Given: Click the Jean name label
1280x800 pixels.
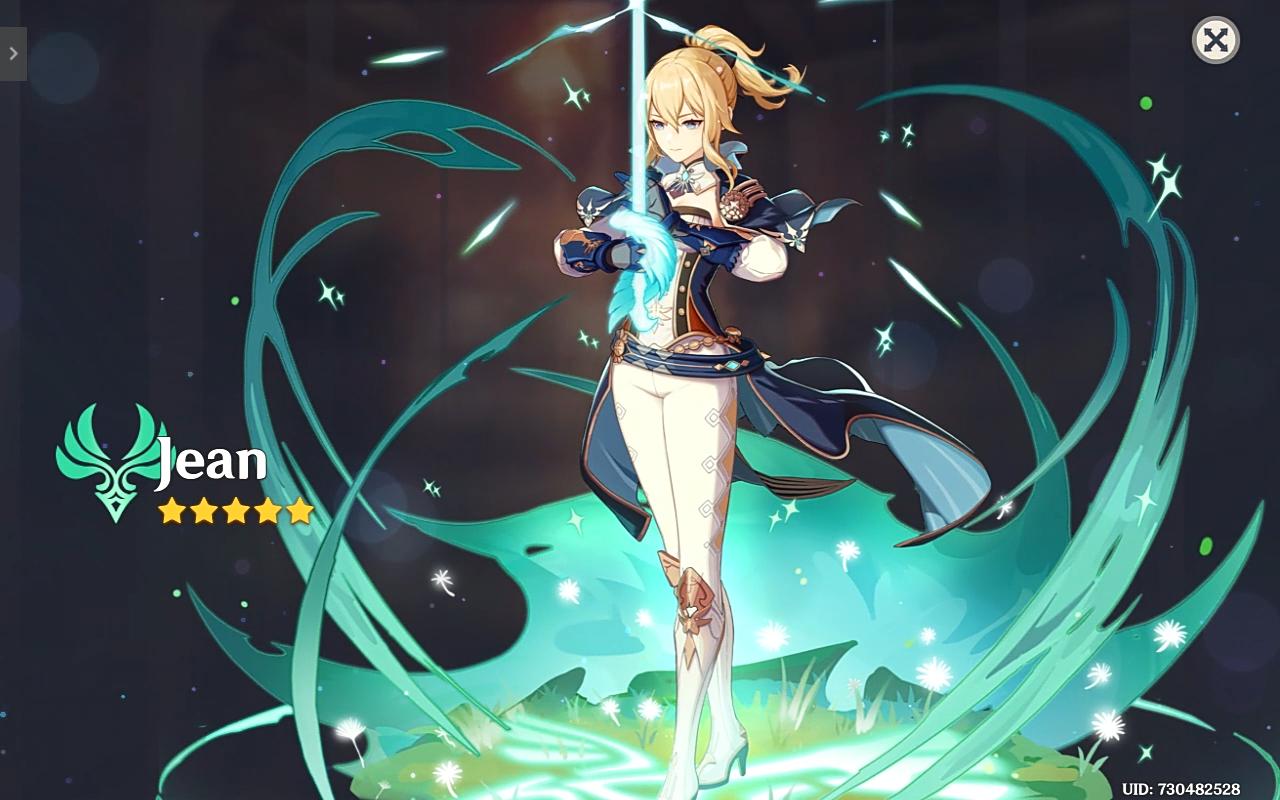Looking at the screenshot, I should point(212,460).
